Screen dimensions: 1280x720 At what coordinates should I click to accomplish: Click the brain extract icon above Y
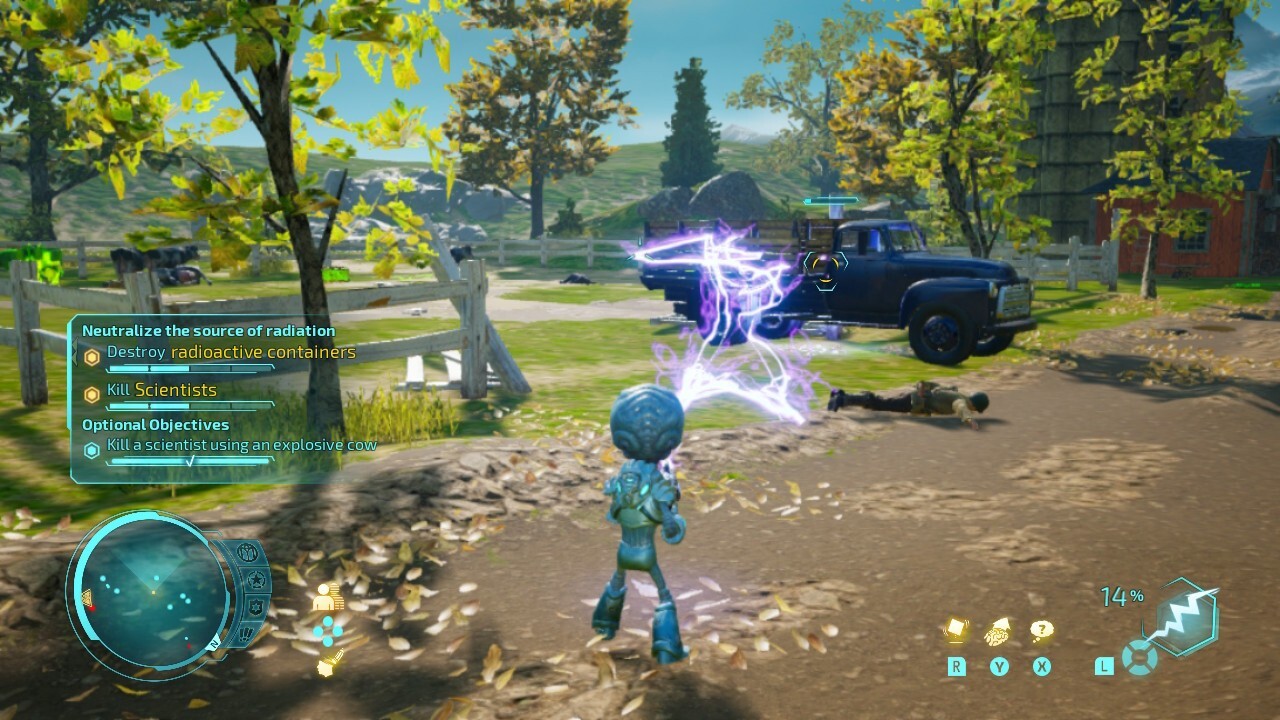(997, 631)
